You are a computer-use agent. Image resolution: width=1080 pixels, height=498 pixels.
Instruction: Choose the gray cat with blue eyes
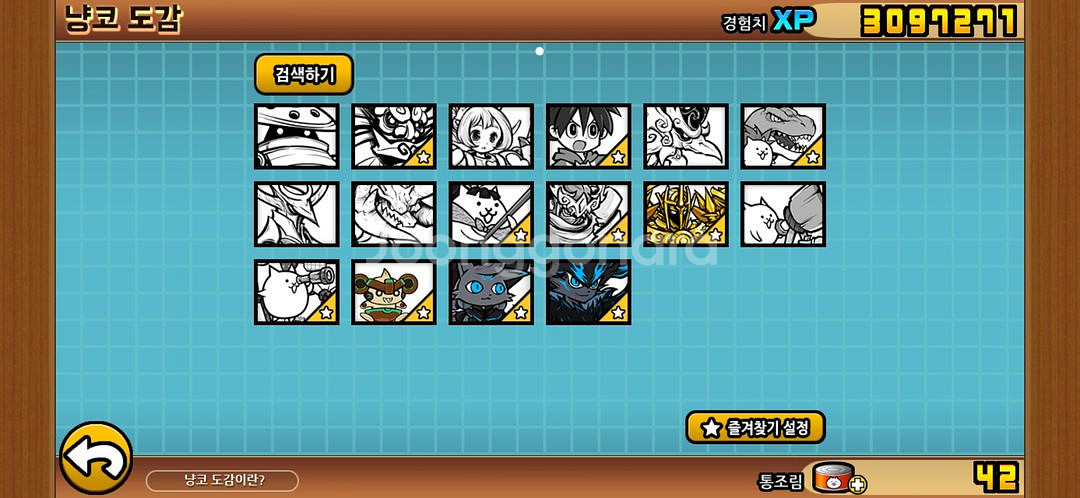[491, 292]
